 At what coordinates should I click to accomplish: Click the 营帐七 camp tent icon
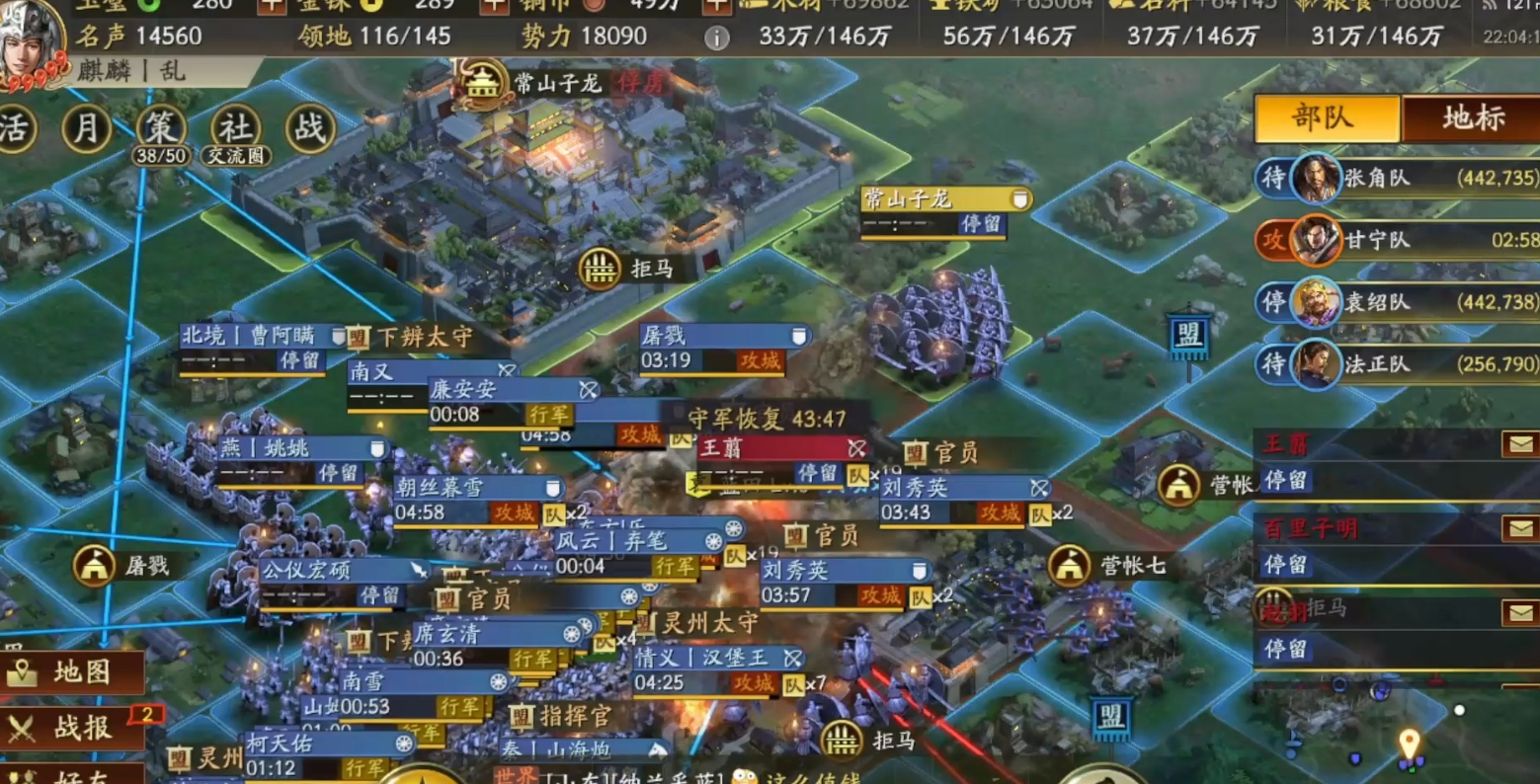[x=1072, y=564]
